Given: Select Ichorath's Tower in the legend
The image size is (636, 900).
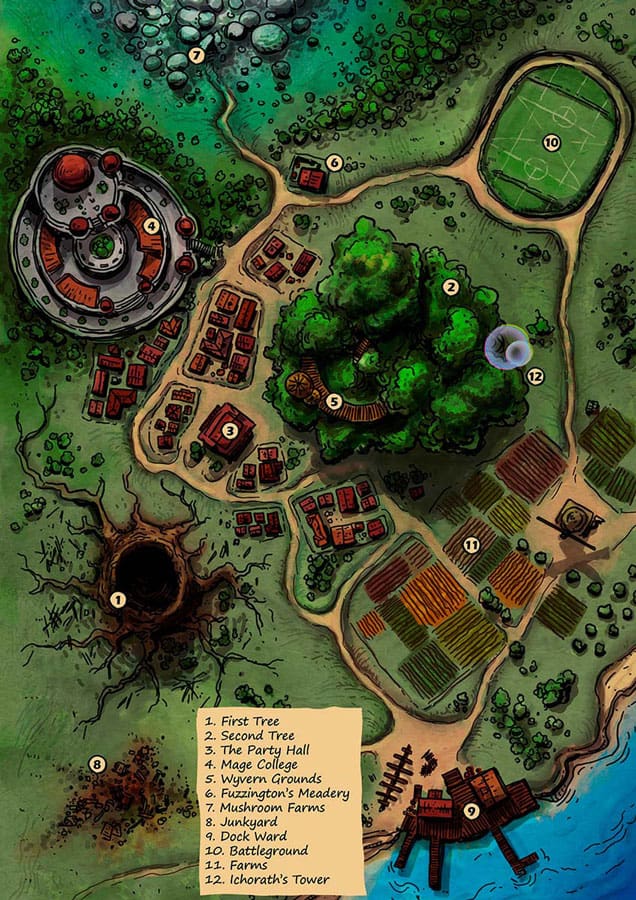Looking at the screenshot, I should coord(266,880).
